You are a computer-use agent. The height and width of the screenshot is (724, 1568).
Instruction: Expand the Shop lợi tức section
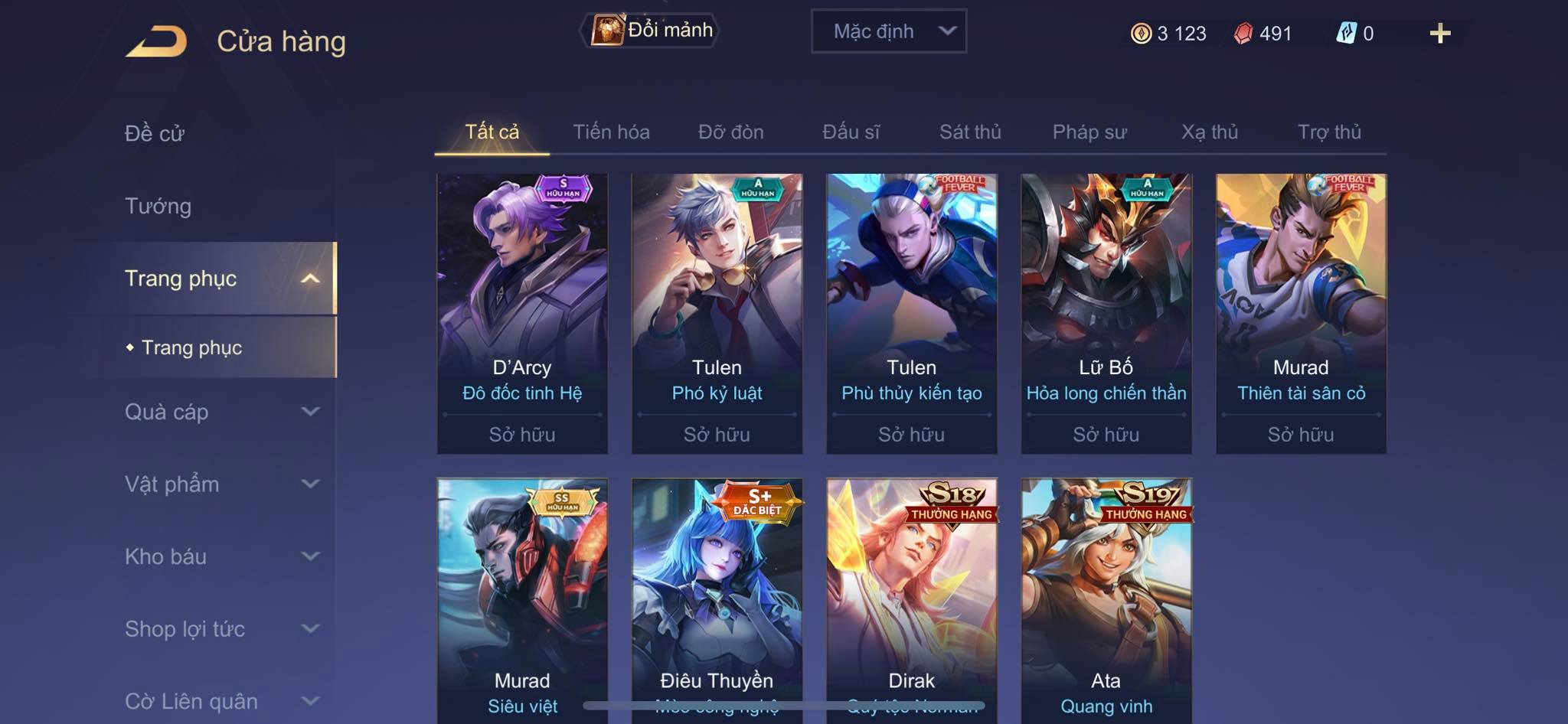pyautogui.click(x=220, y=629)
